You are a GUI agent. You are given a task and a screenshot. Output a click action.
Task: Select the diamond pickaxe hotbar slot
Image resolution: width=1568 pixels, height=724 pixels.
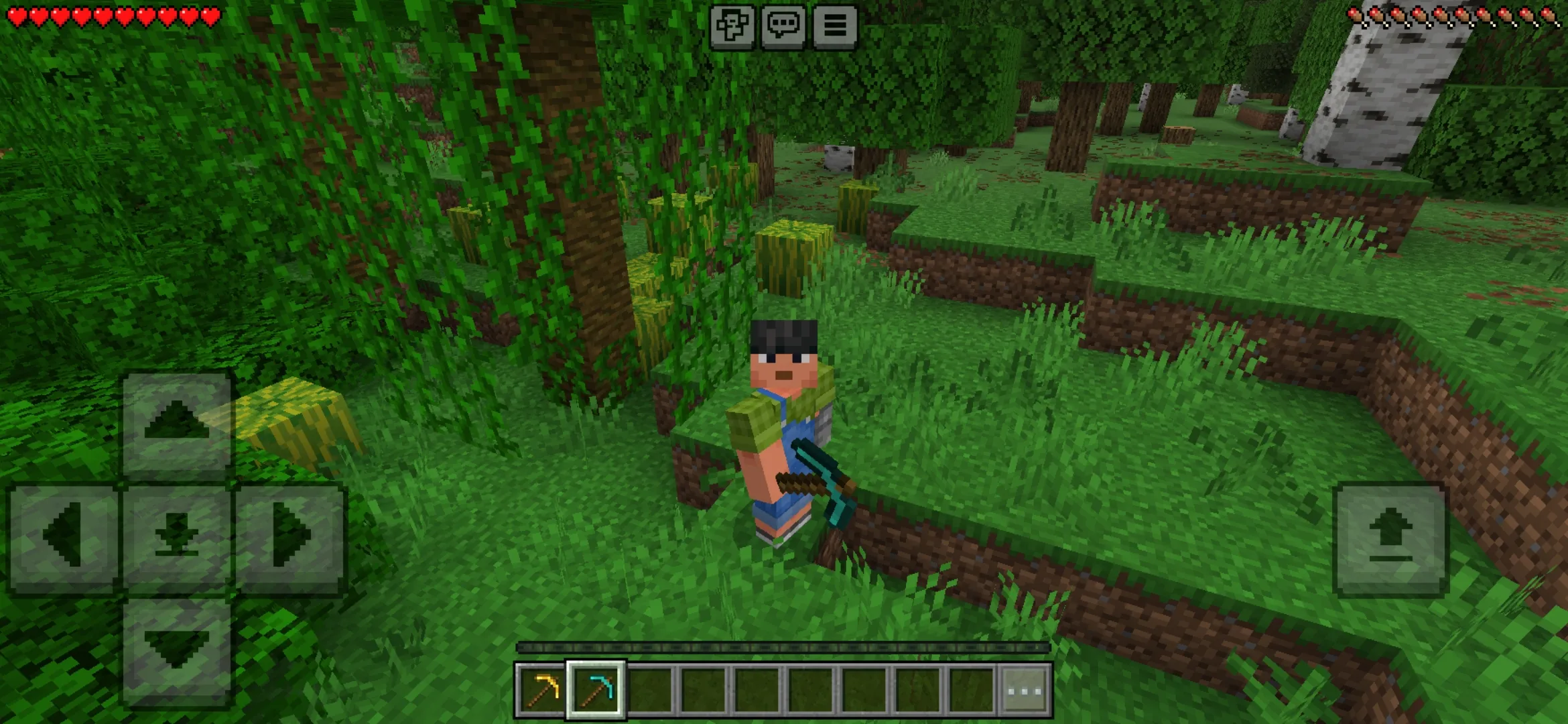point(596,690)
